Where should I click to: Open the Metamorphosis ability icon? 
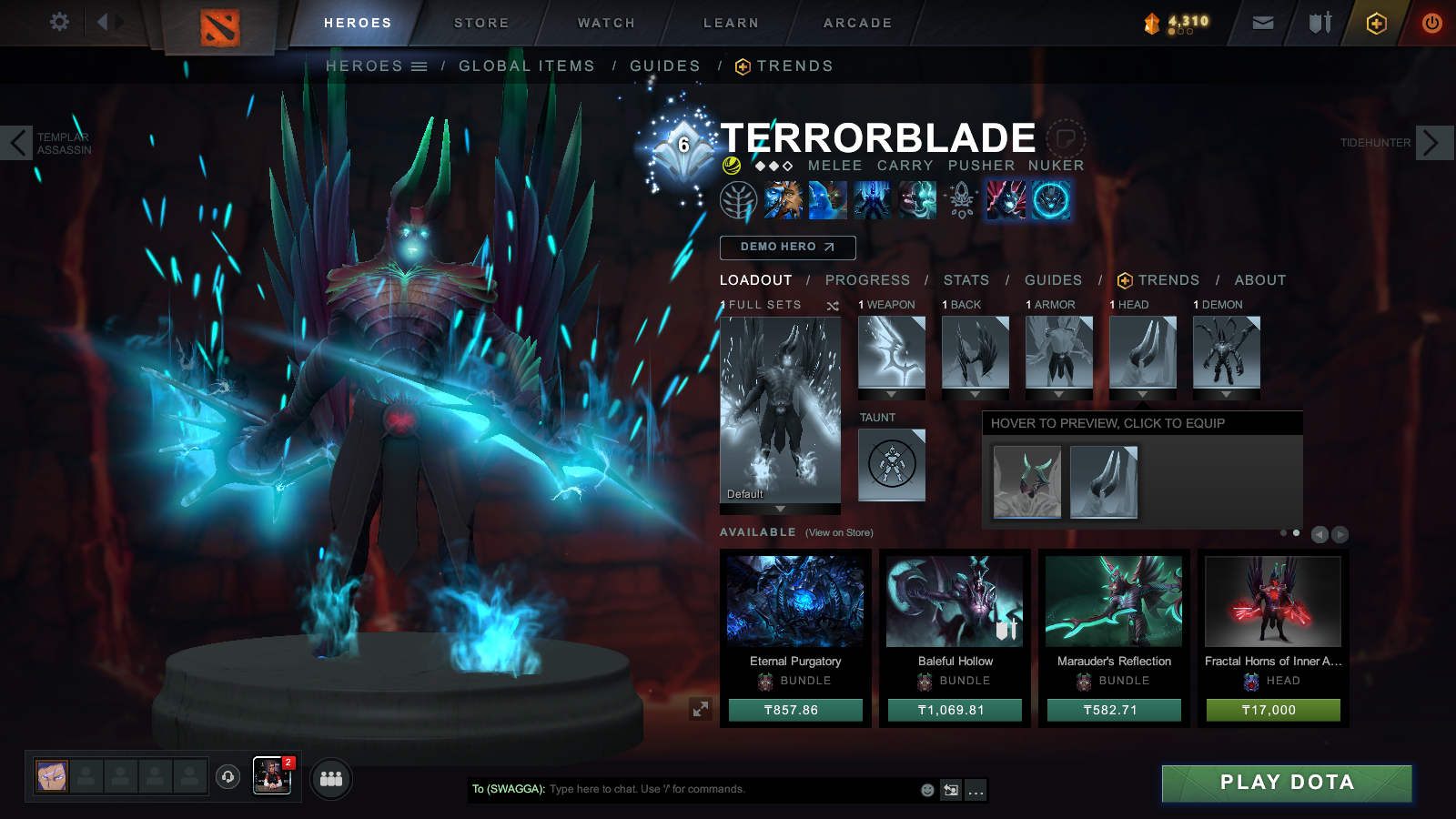pyautogui.click(x=871, y=200)
